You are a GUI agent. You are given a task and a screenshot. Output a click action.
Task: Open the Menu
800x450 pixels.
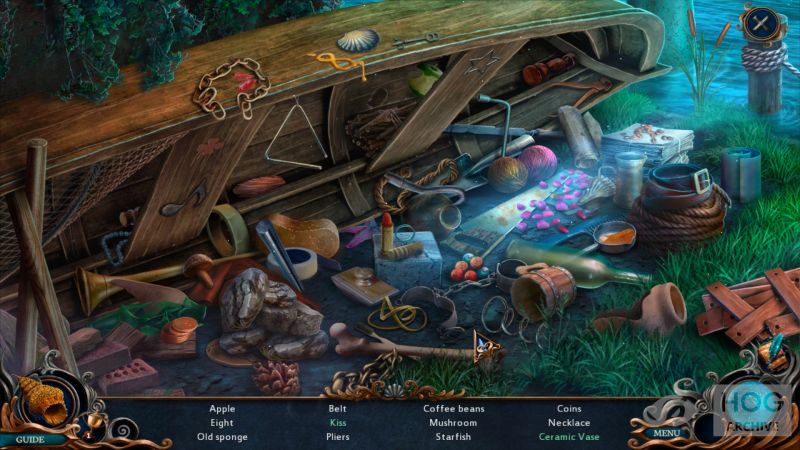666,433
